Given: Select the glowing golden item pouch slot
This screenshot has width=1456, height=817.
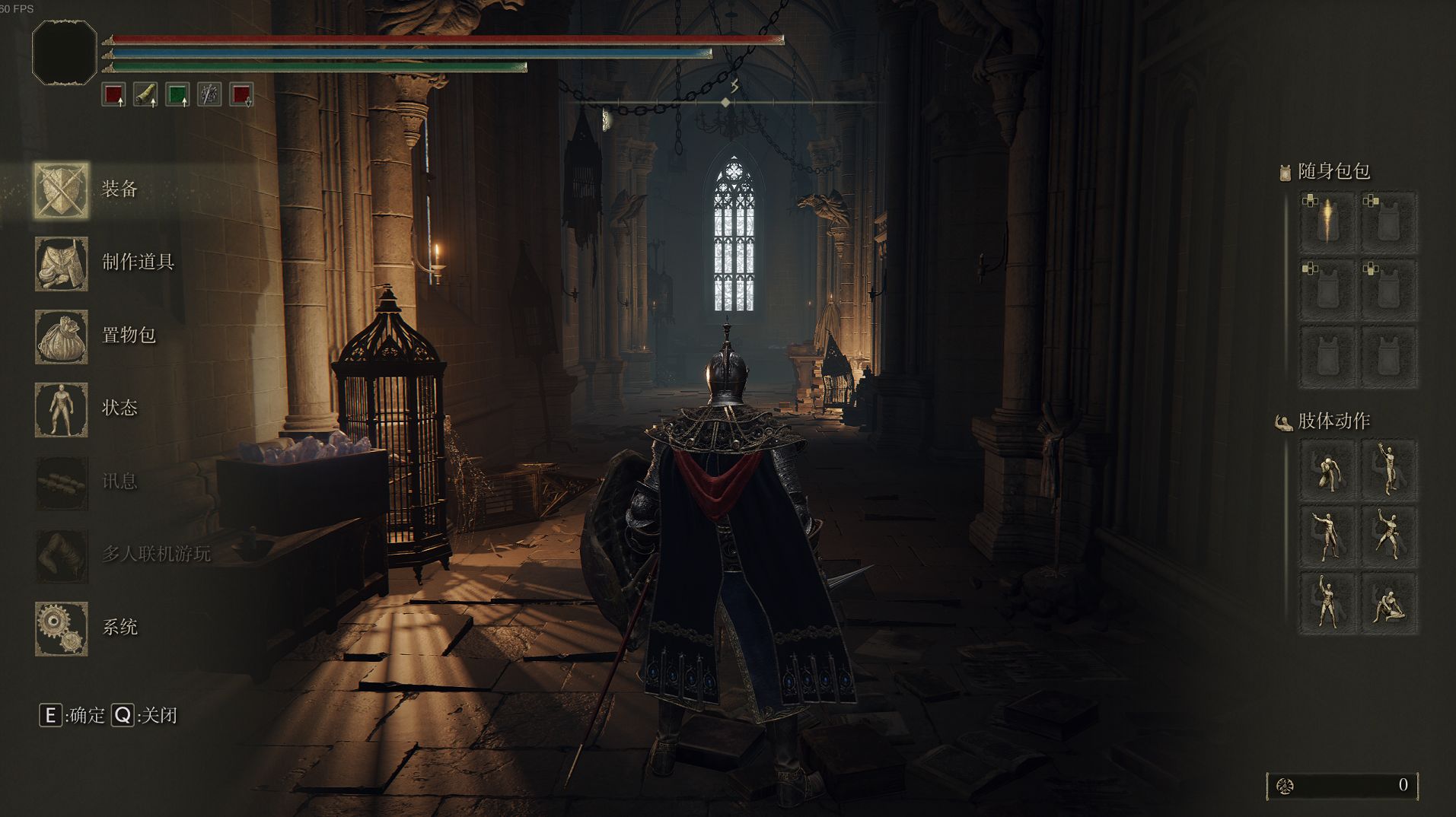Looking at the screenshot, I should 1328,222.
